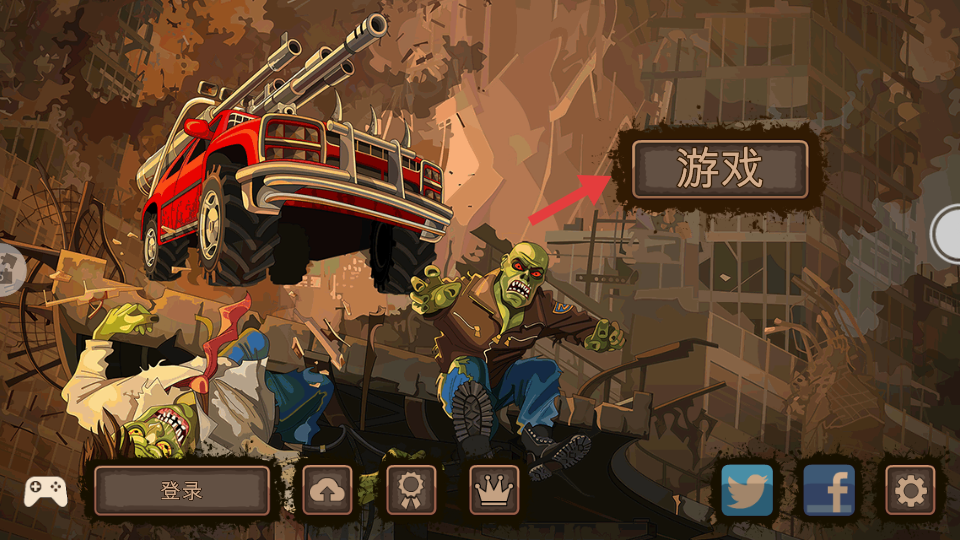Open cloud save upload icon

(x=328, y=490)
